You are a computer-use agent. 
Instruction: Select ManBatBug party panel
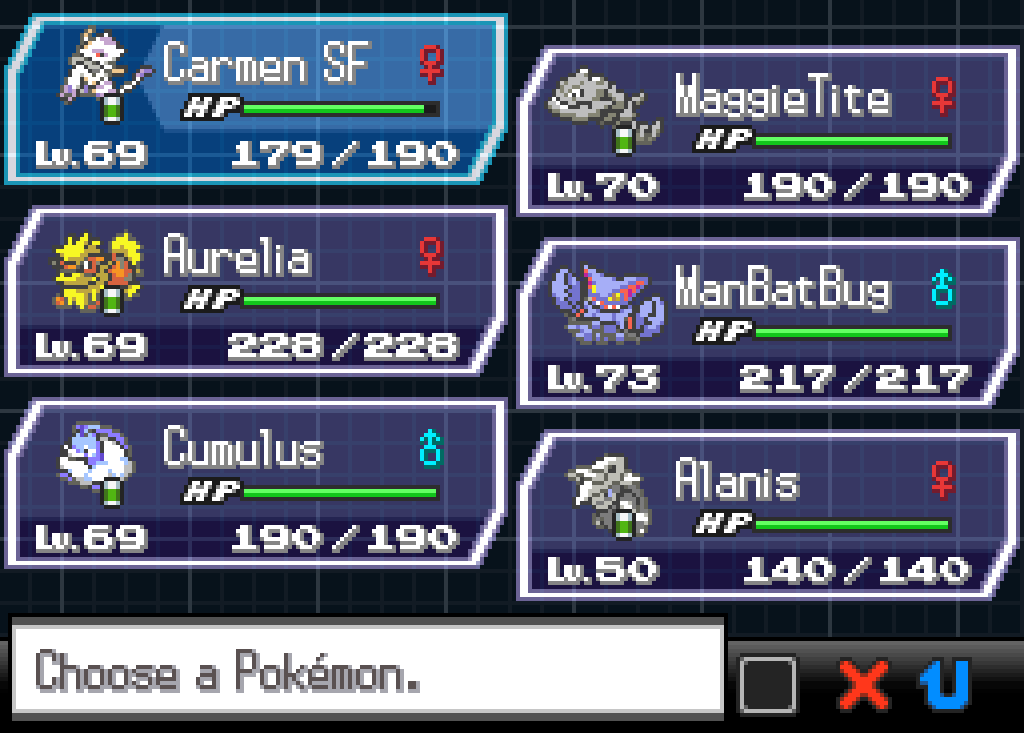(766, 324)
